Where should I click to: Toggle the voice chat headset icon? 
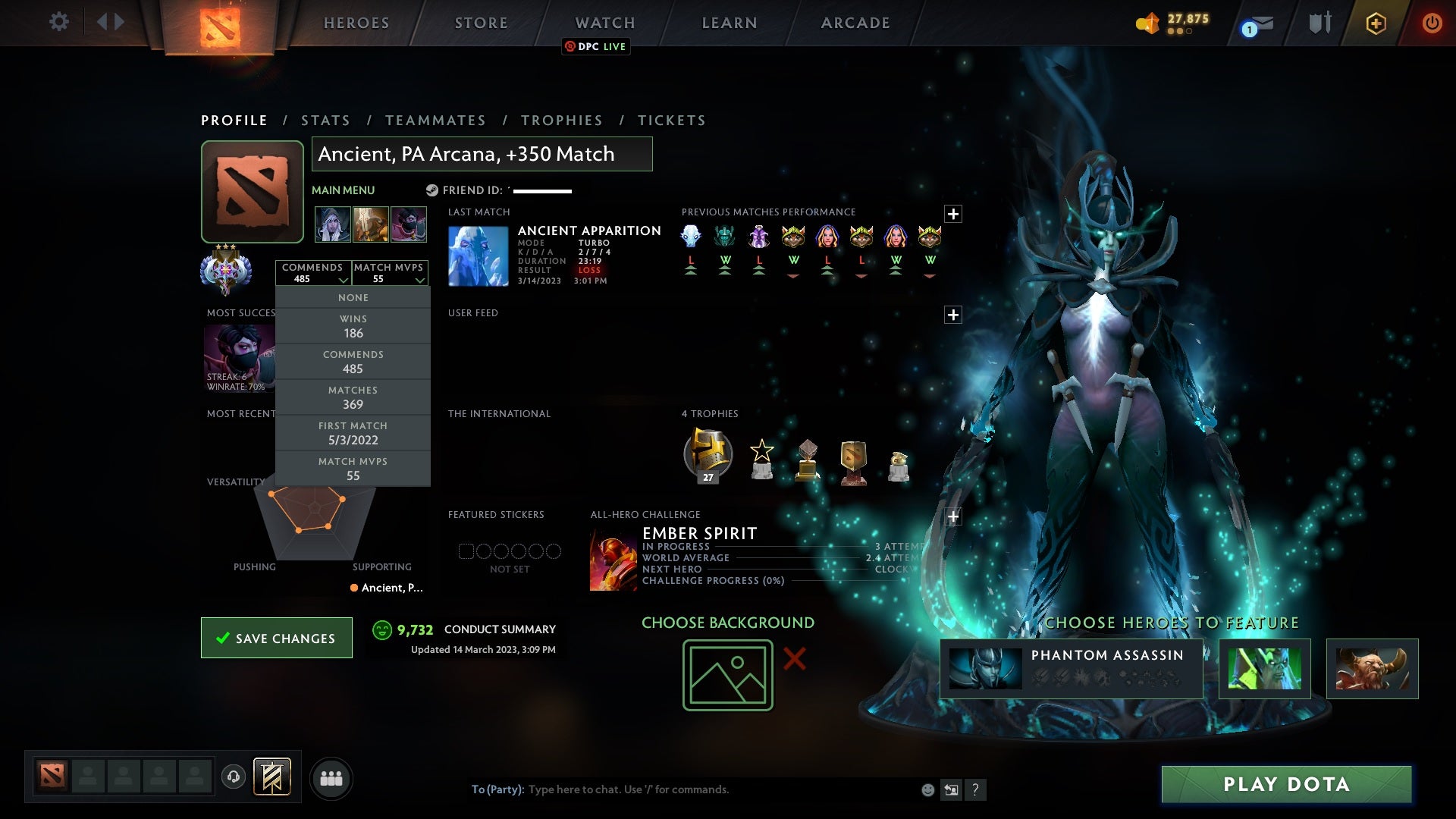(x=233, y=778)
